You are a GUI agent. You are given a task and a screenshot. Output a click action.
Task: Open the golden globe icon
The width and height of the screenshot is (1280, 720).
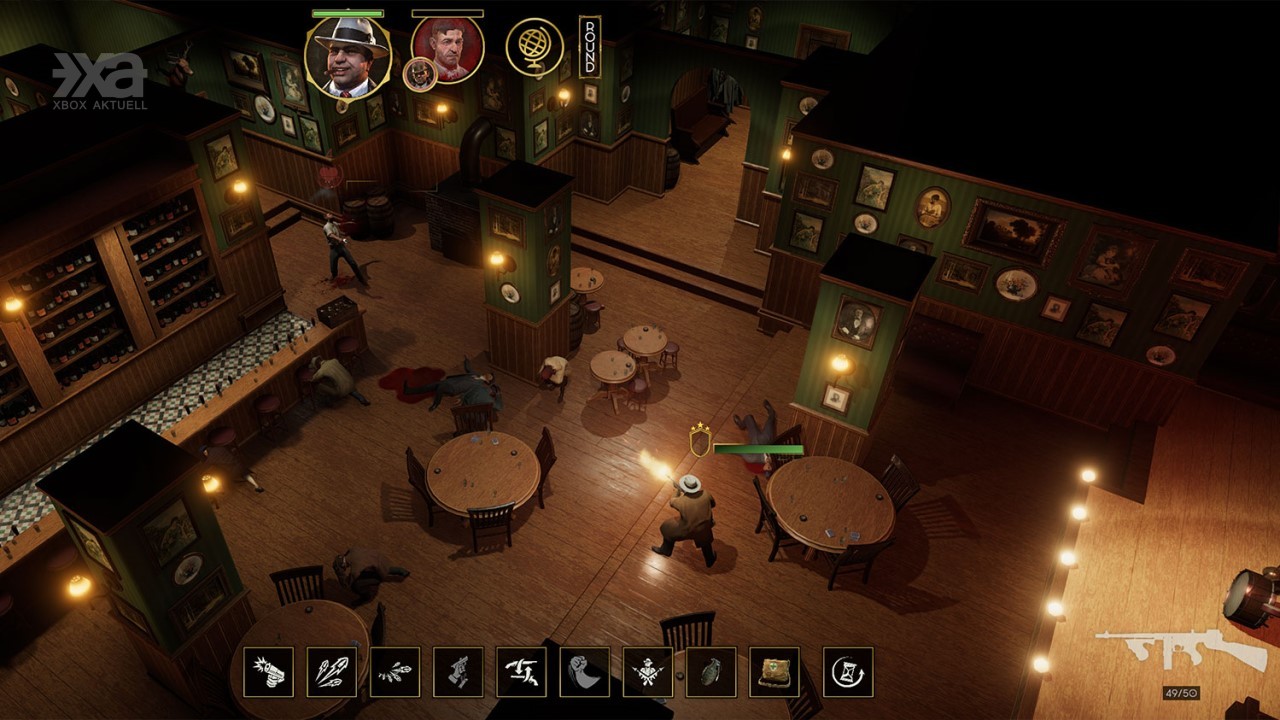[x=534, y=47]
